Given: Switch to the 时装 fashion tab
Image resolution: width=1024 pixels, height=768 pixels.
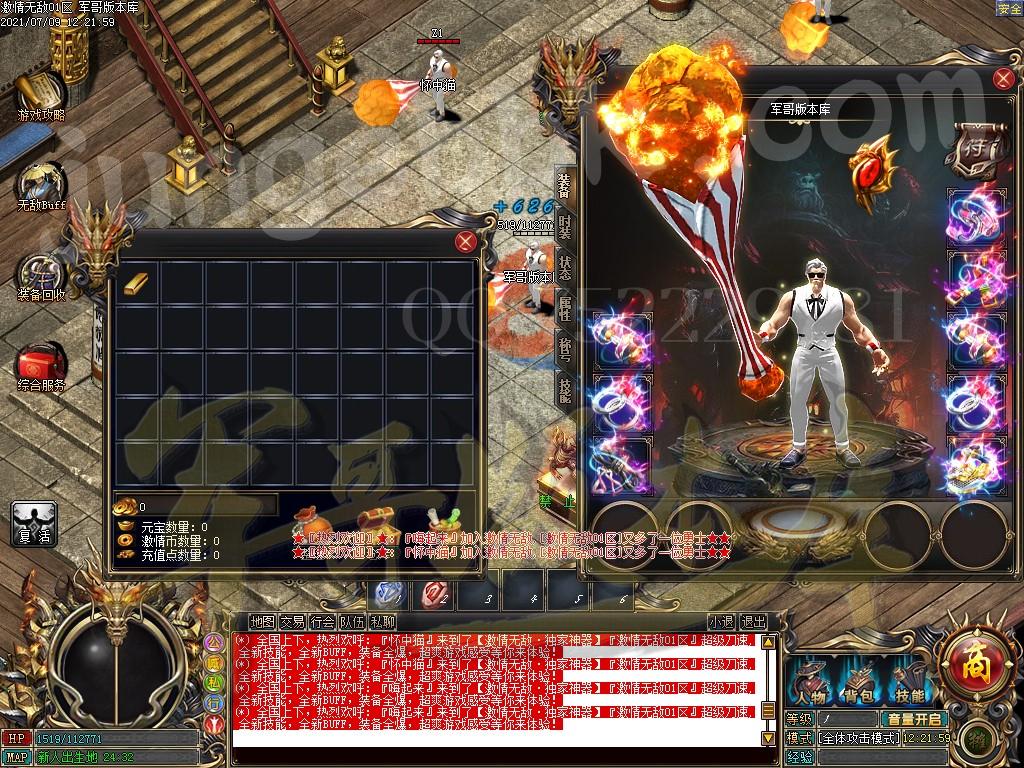Looking at the screenshot, I should coord(565,226).
